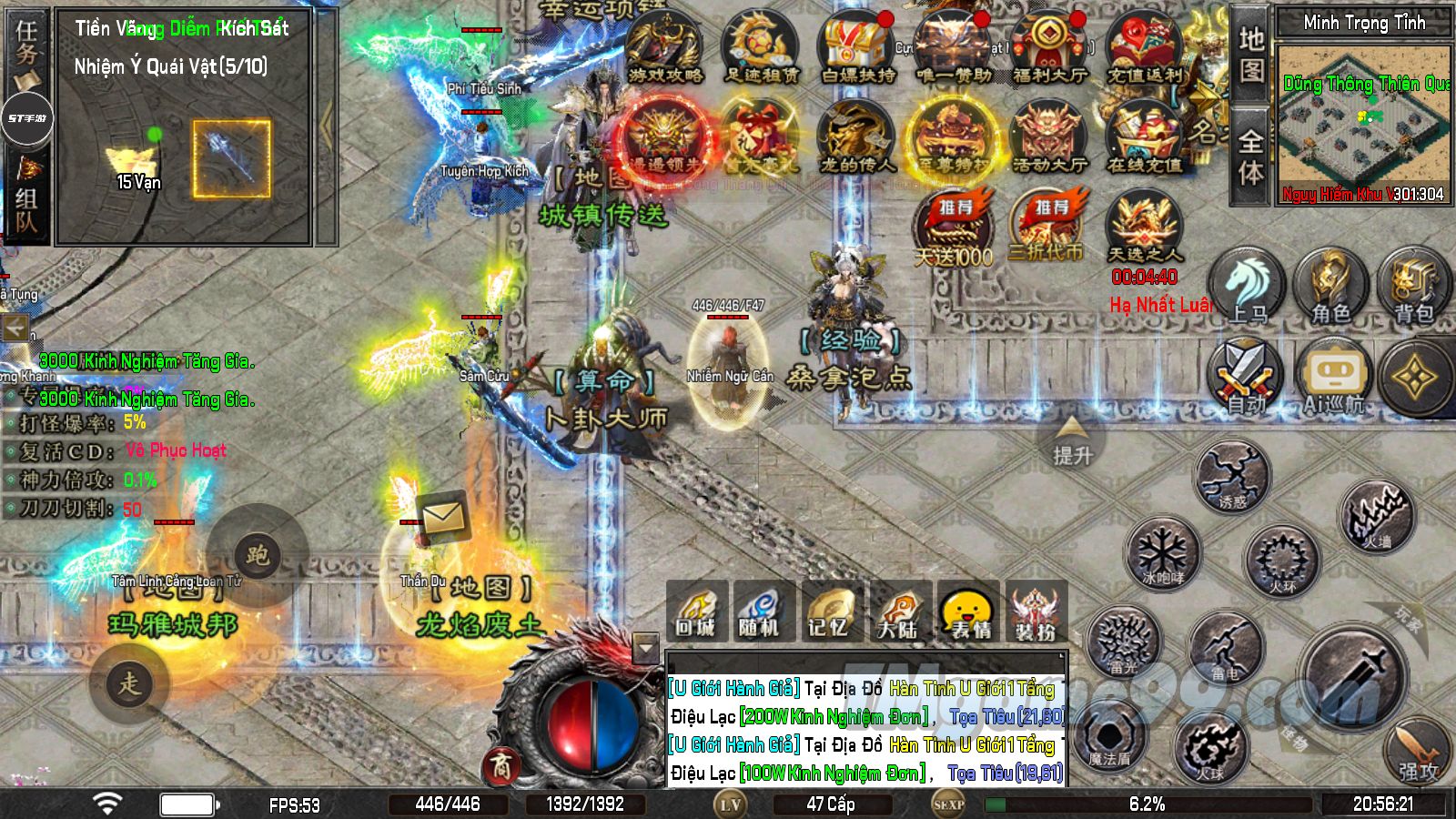This screenshot has width=1456, height=819.
Task: Toggle 自动 auto-combat
Action: click(x=1246, y=374)
